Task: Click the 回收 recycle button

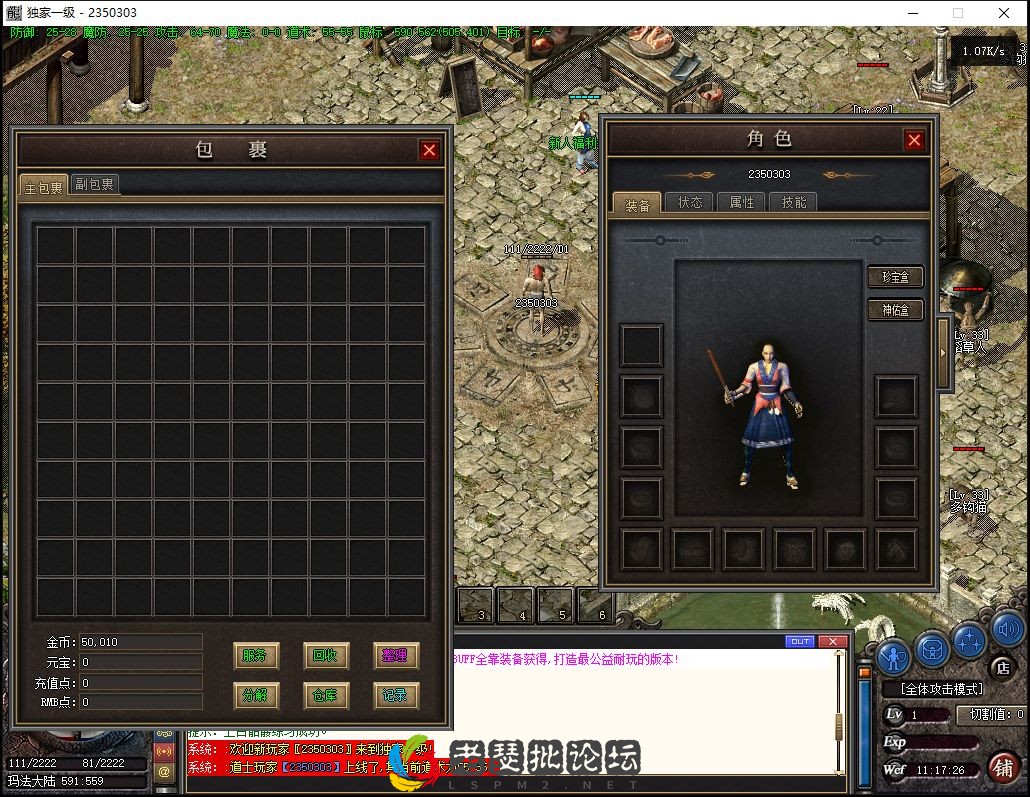Action: pyautogui.click(x=325, y=656)
